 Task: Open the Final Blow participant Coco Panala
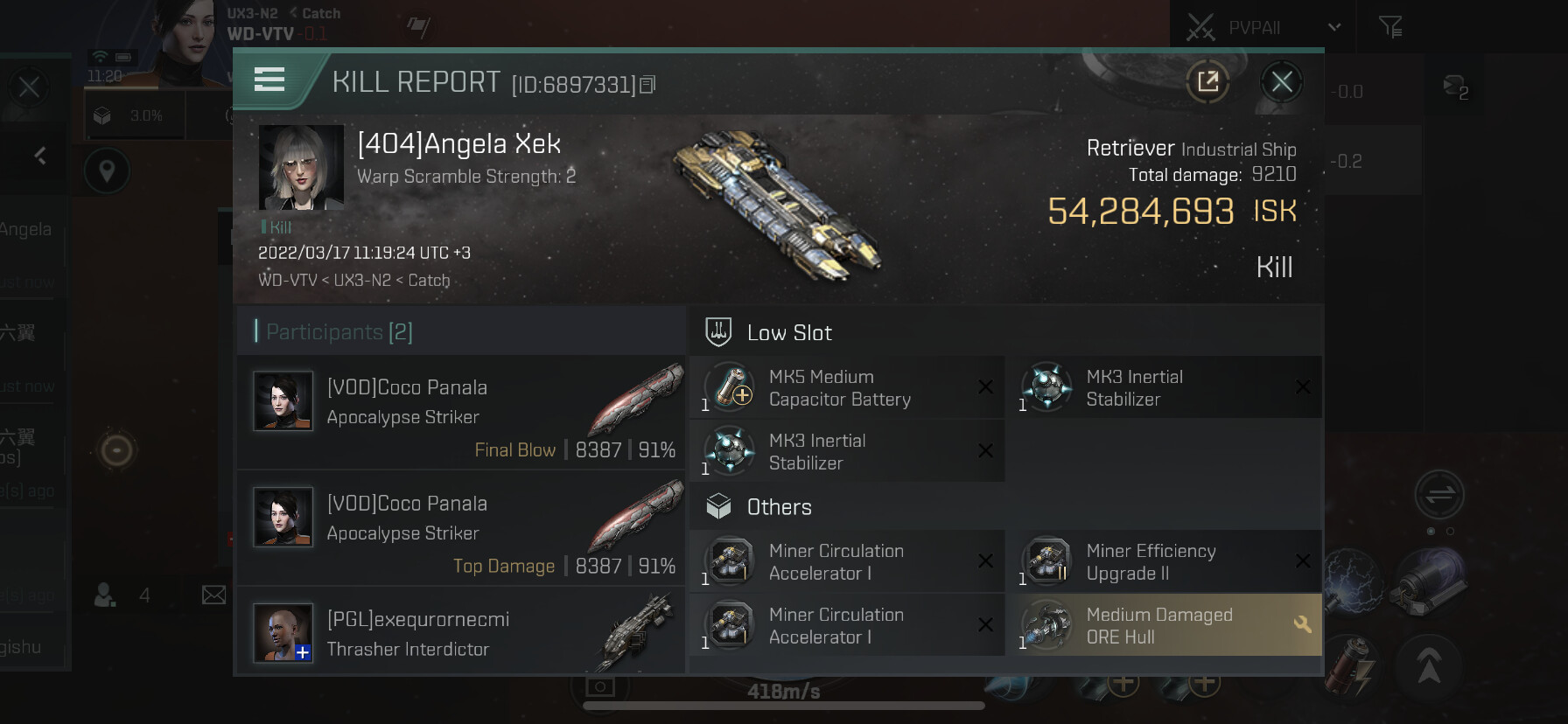[460, 412]
